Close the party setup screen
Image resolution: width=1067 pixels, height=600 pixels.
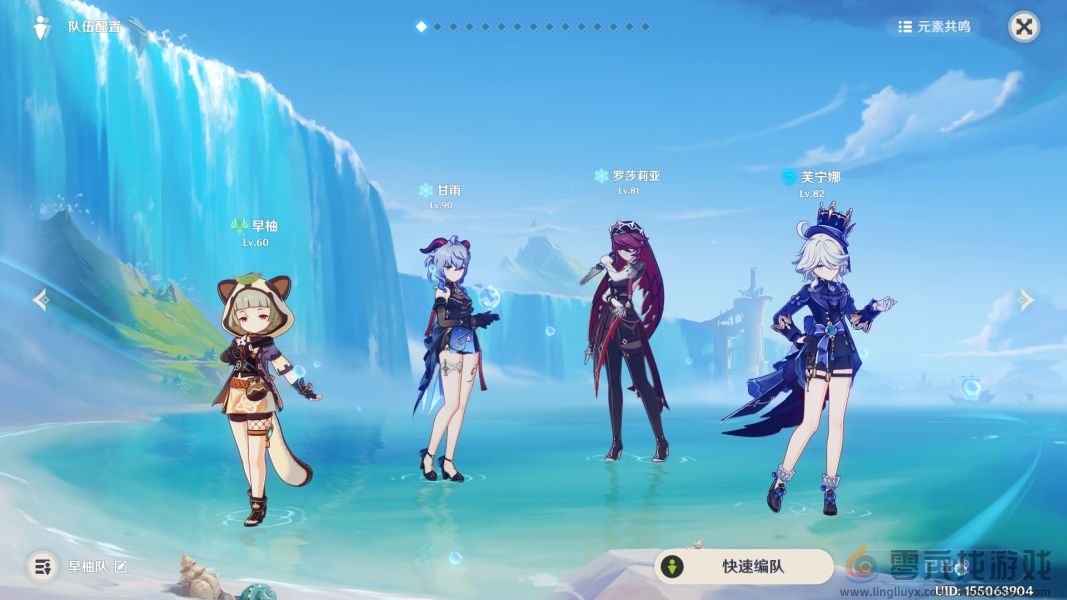1023,27
